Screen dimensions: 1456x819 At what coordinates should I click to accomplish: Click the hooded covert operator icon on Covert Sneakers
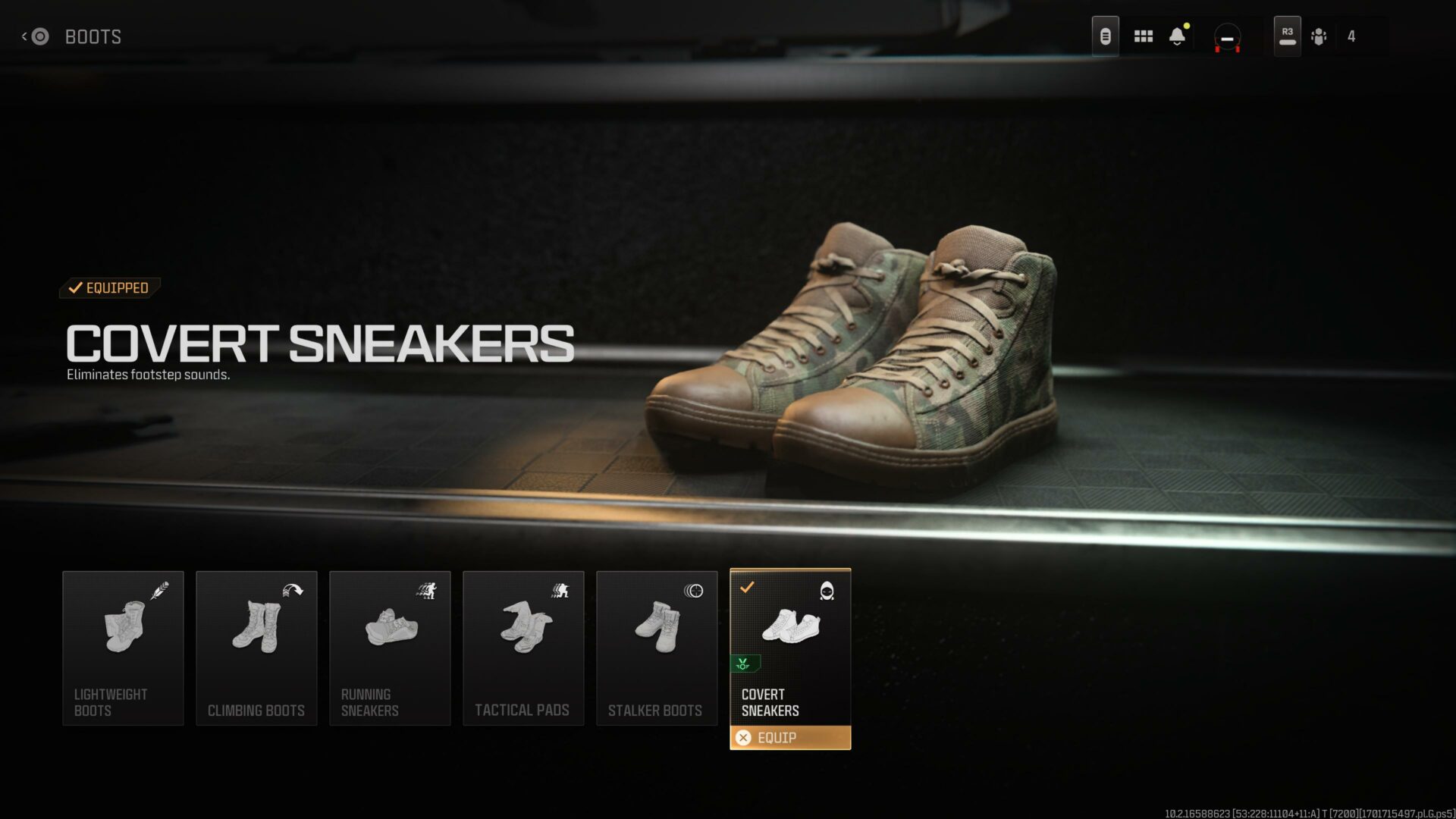pyautogui.click(x=828, y=592)
